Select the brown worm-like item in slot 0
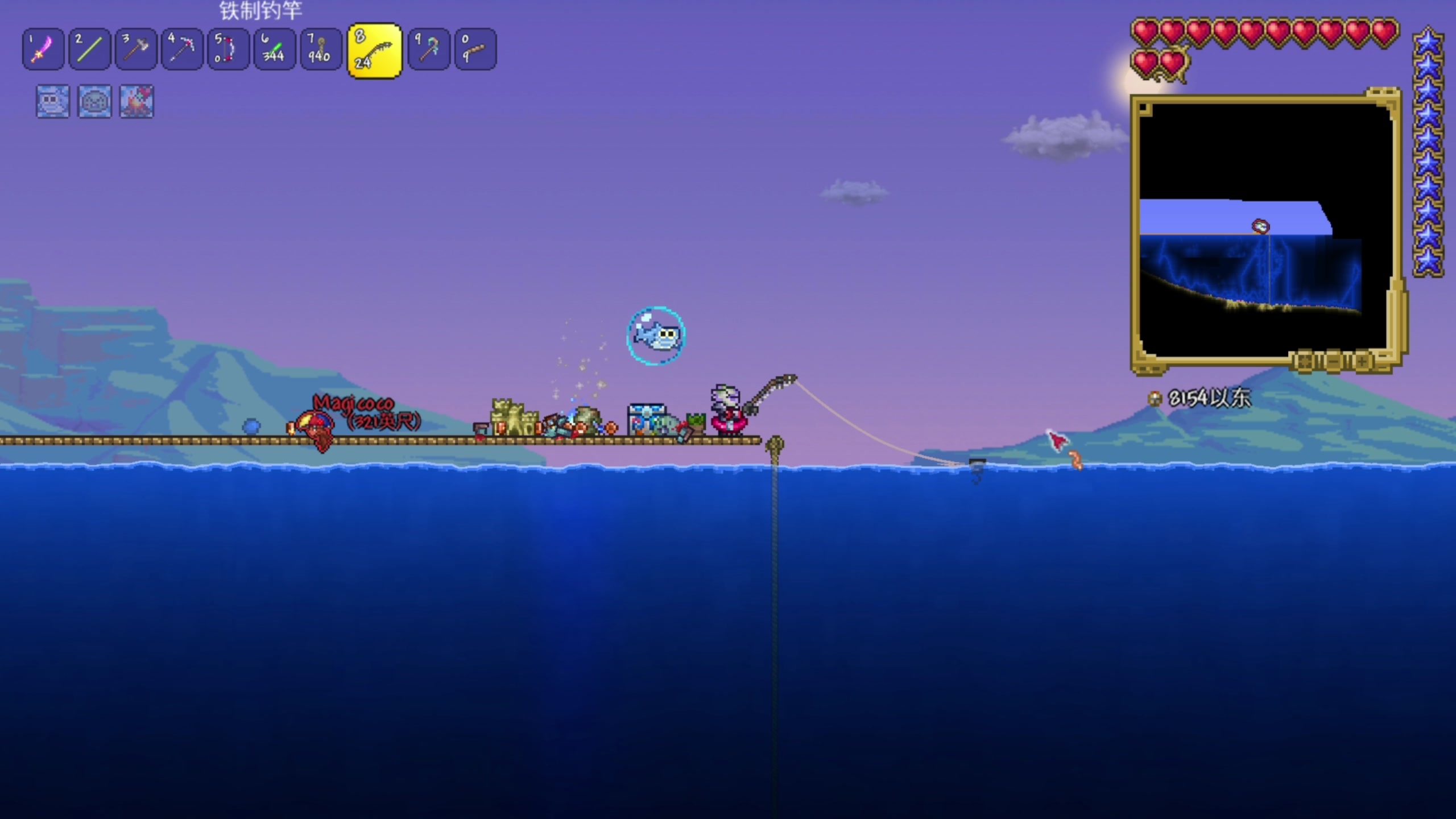 click(475, 49)
